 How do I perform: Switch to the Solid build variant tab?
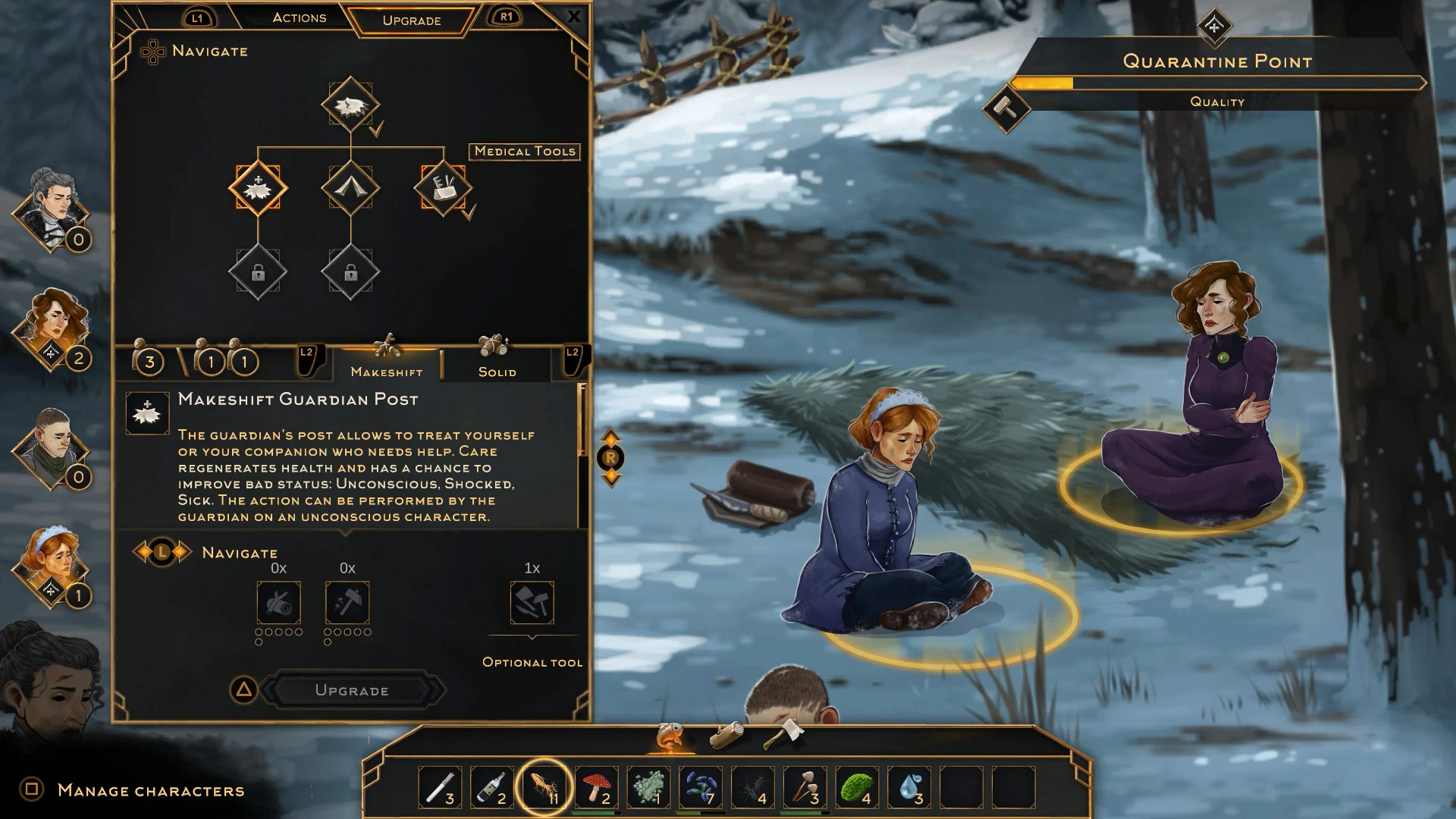(497, 371)
